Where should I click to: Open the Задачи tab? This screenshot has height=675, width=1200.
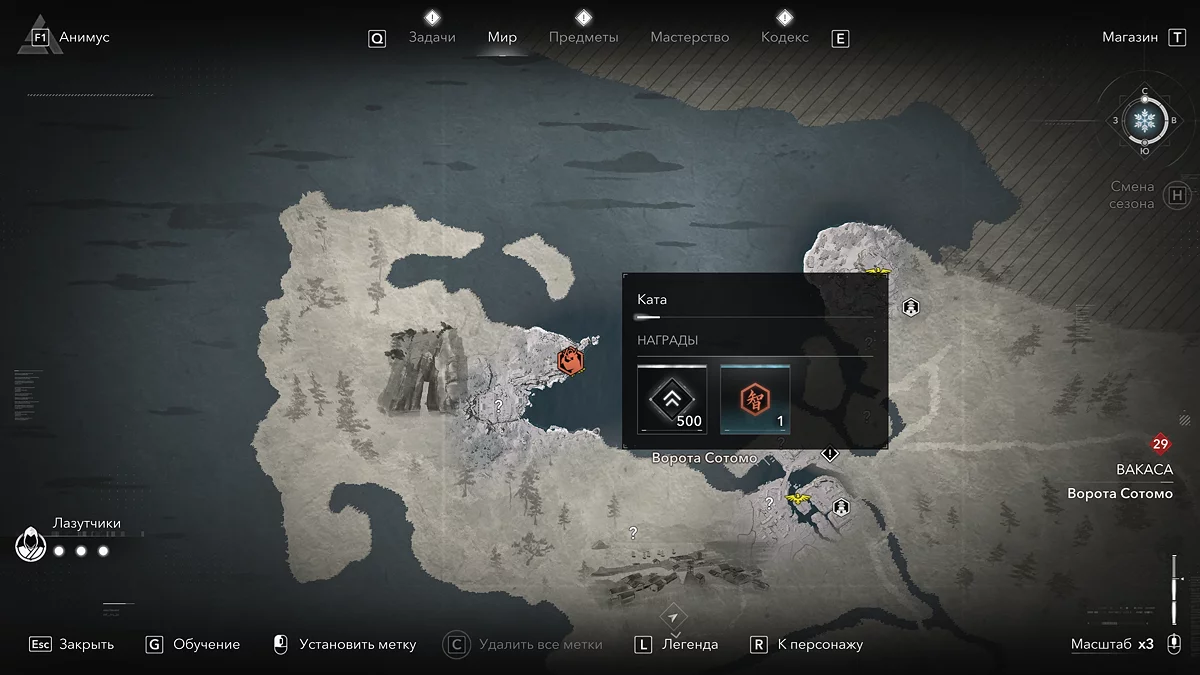(x=432, y=37)
